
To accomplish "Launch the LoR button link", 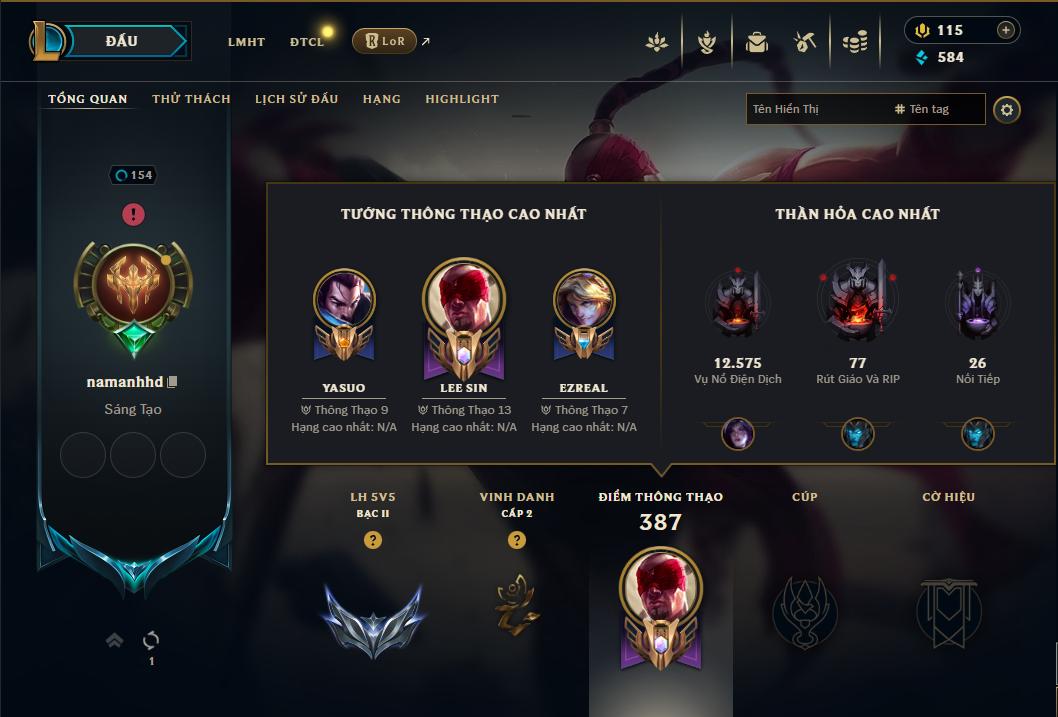I will click(x=384, y=41).
